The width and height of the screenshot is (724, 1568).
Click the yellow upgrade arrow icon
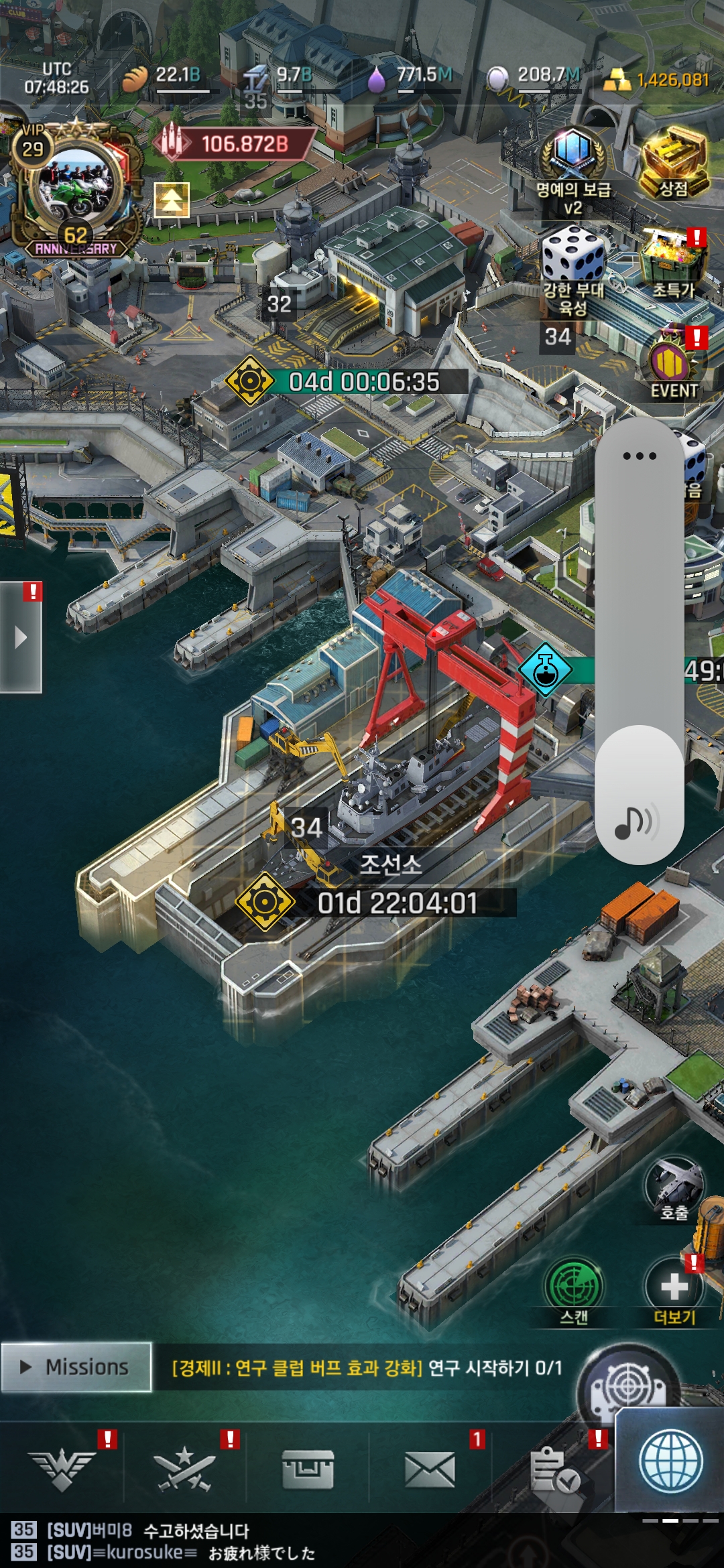coord(172,200)
